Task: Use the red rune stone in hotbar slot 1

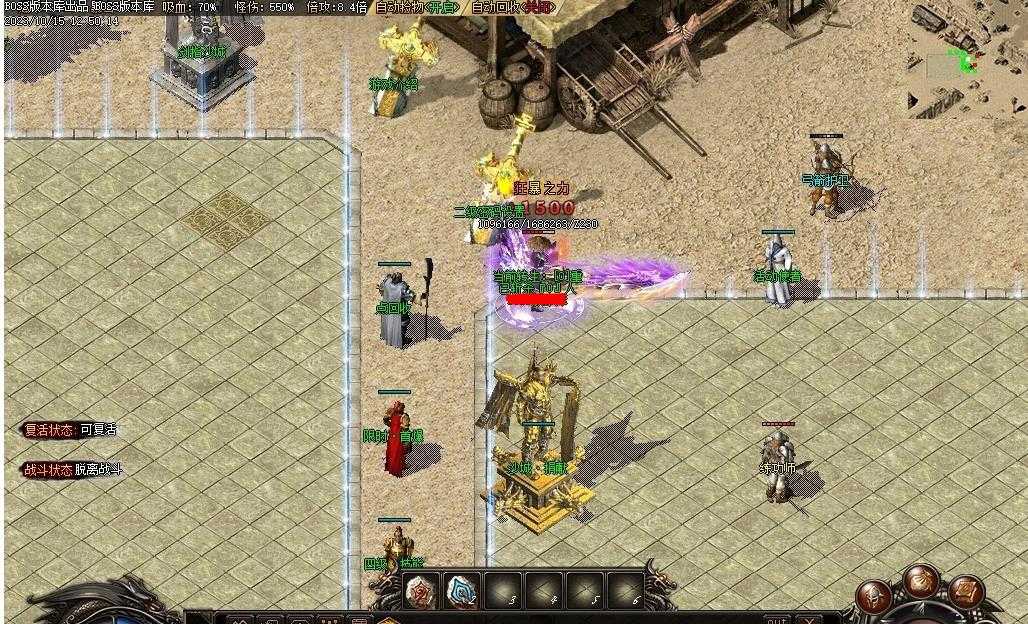Action: point(422,591)
